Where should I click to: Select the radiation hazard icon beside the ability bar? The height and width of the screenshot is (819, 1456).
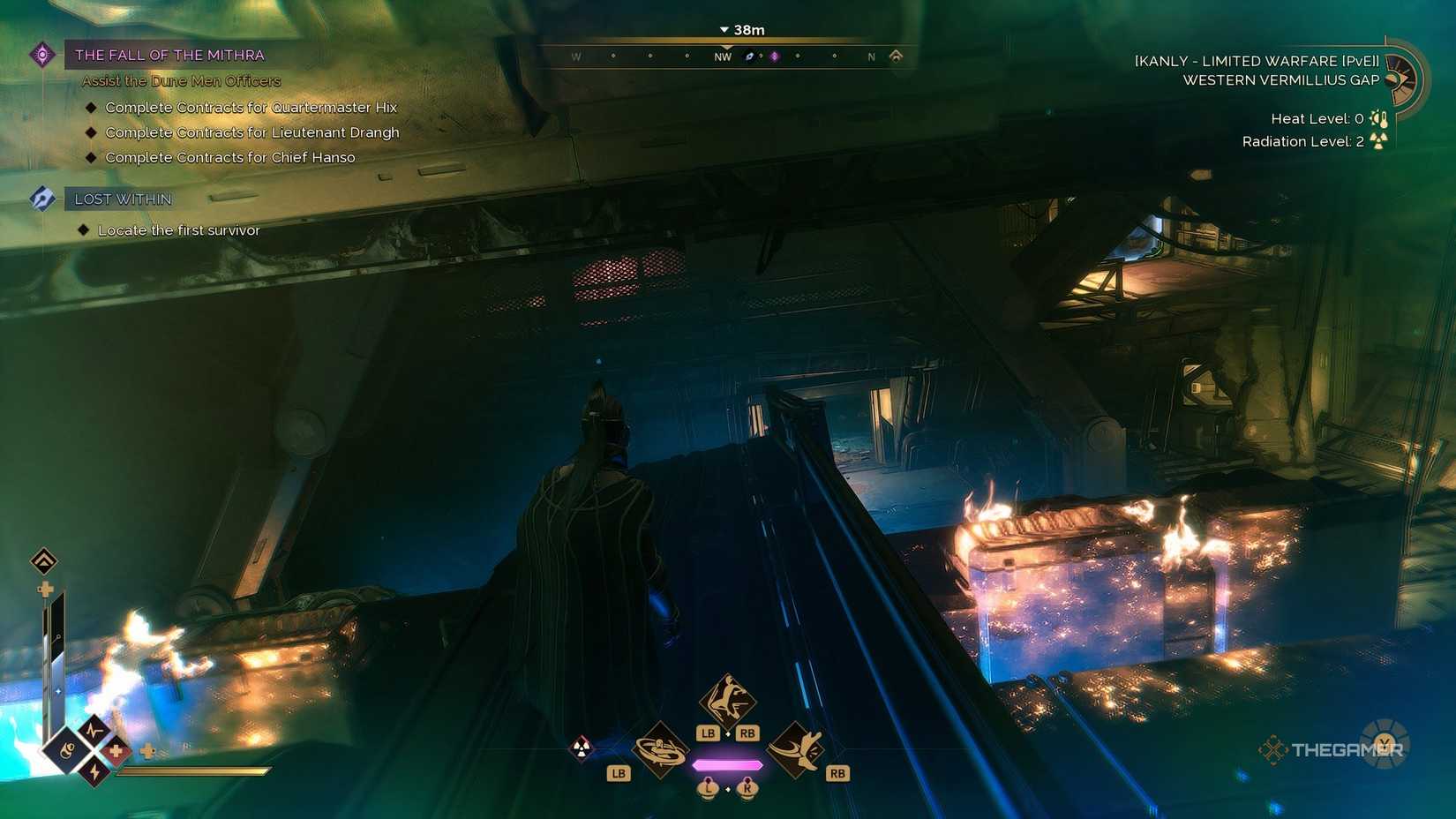(x=581, y=749)
